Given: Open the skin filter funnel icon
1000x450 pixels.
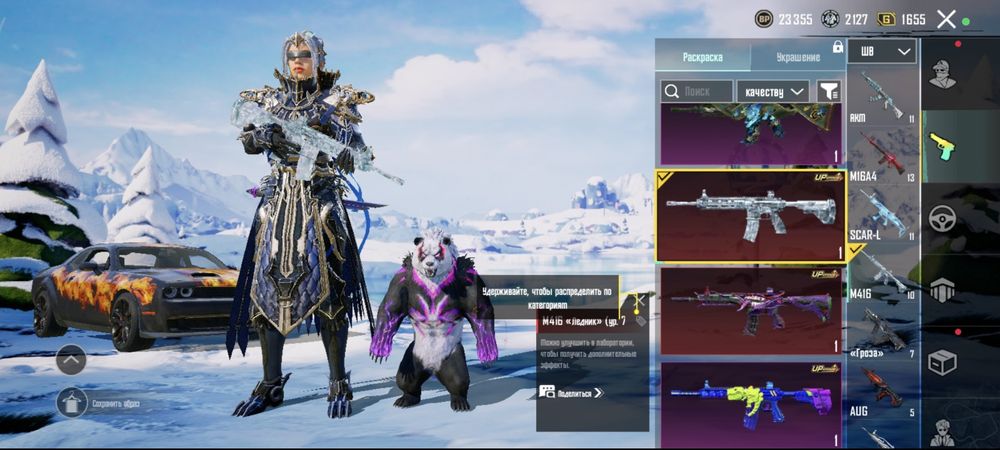Looking at the screenshot, I should 828,91.
